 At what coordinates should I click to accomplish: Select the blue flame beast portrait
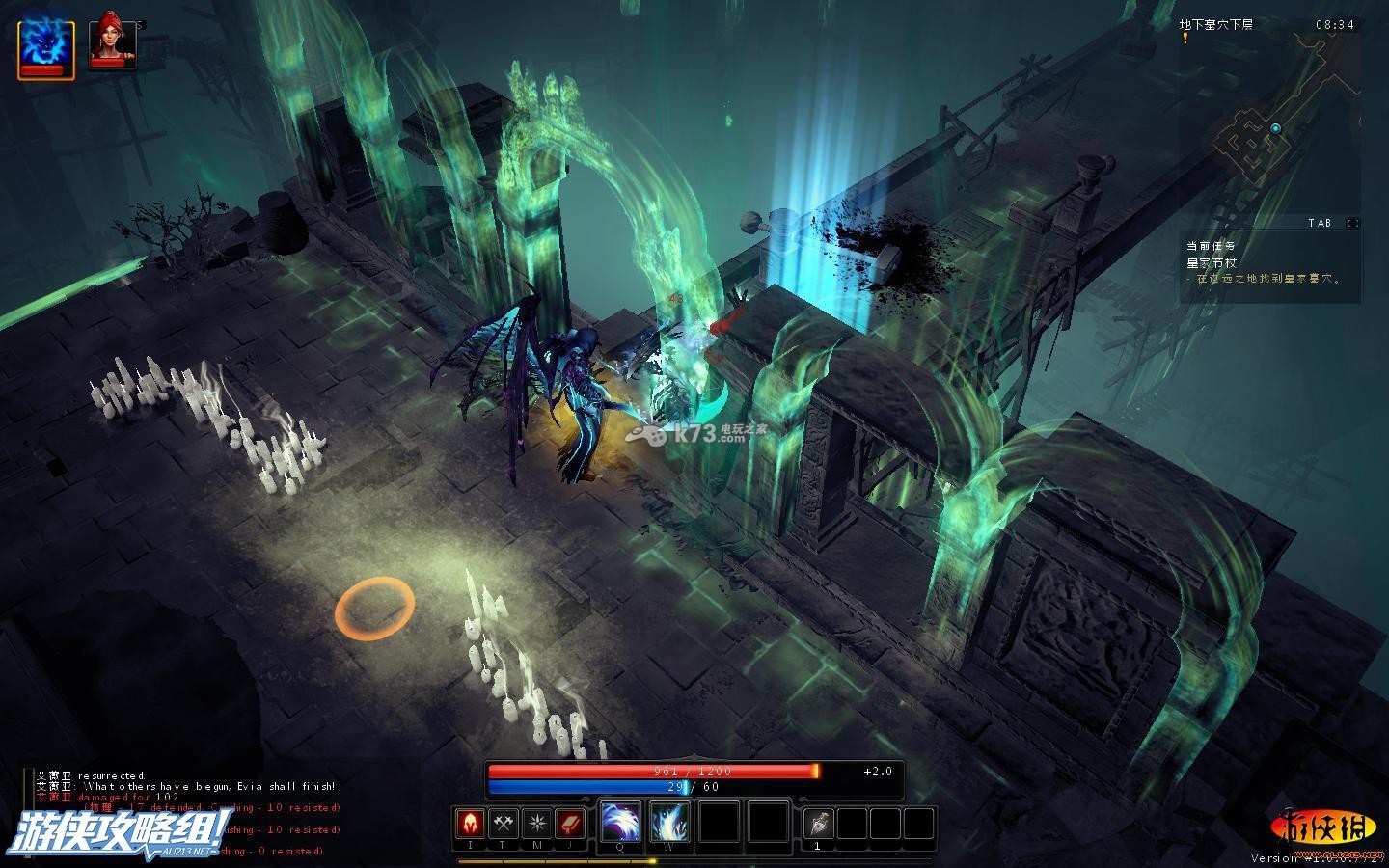coord(46,48)
